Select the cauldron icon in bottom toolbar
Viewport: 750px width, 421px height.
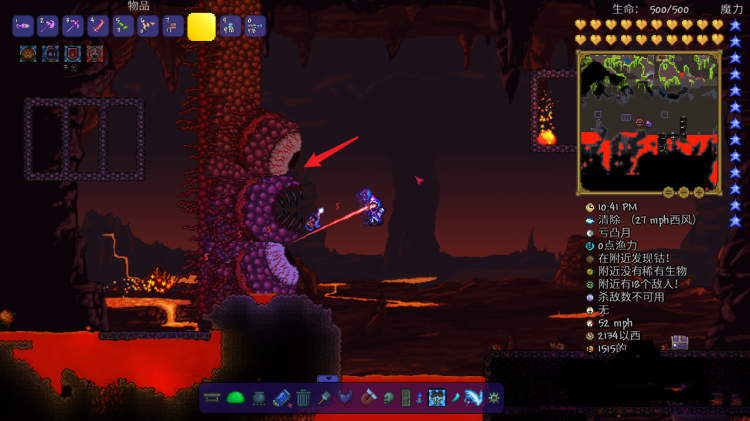[x=258, y=398]
